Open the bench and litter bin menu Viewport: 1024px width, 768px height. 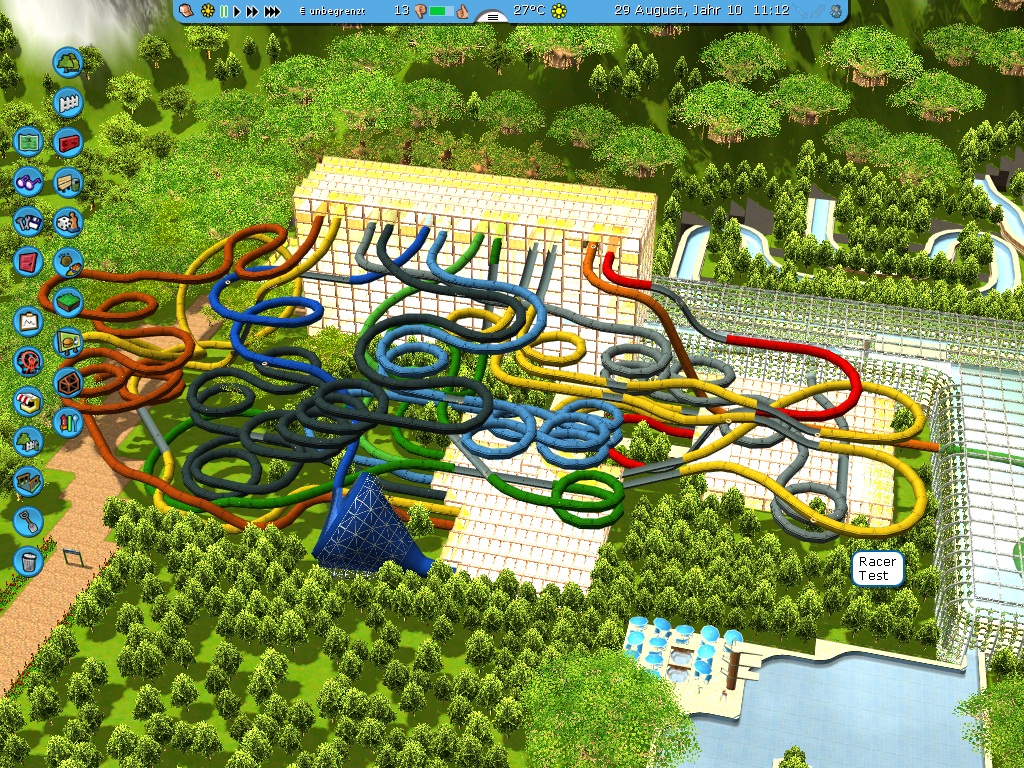tap(68, 182)
